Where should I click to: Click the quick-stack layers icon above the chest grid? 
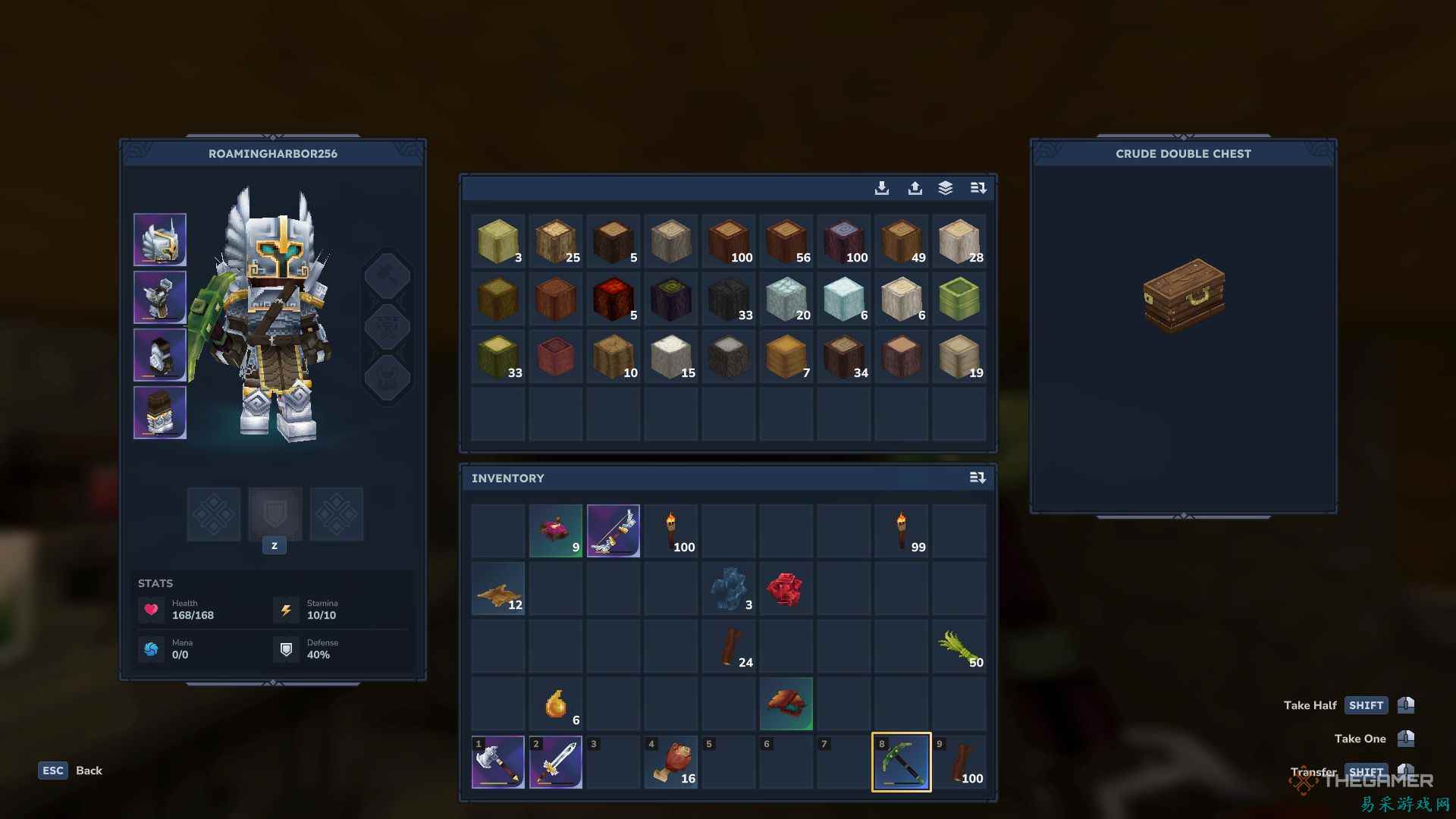pyautogui.click(x=946, y=188)
